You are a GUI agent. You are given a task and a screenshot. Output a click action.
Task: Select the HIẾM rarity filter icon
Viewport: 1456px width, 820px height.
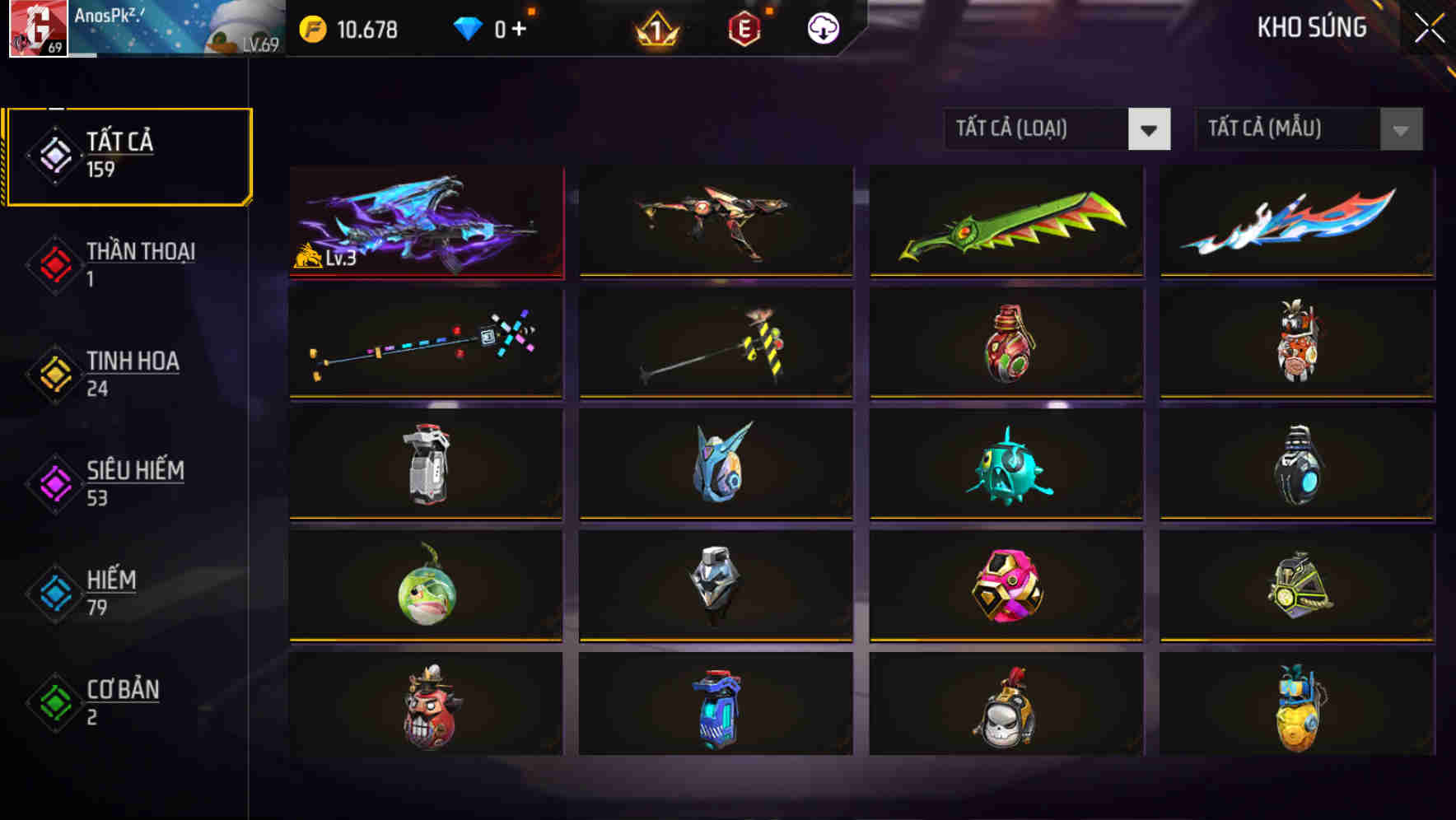point(53,591)
